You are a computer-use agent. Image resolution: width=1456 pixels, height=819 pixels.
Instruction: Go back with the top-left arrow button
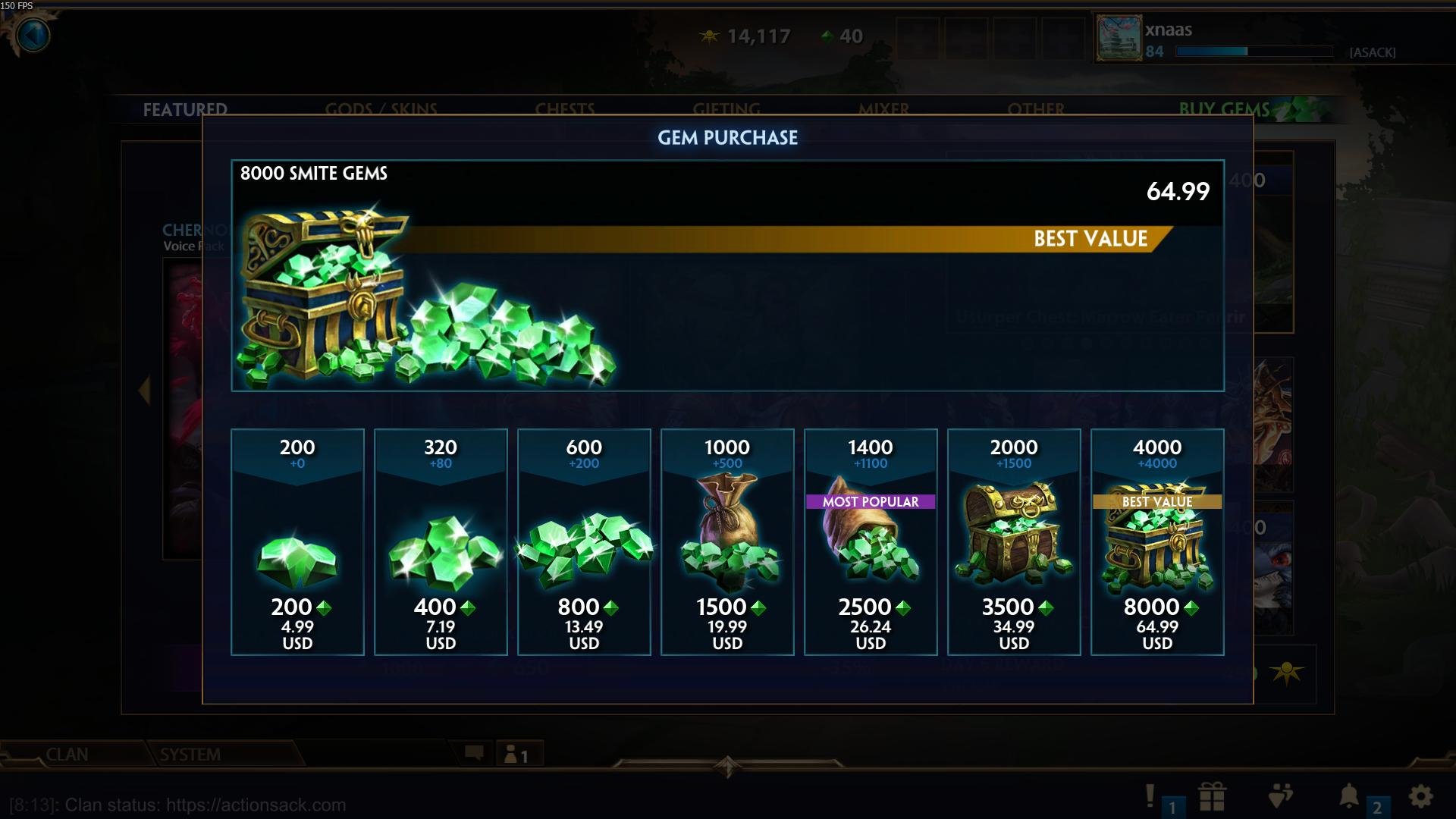click(x=32, y=35)
